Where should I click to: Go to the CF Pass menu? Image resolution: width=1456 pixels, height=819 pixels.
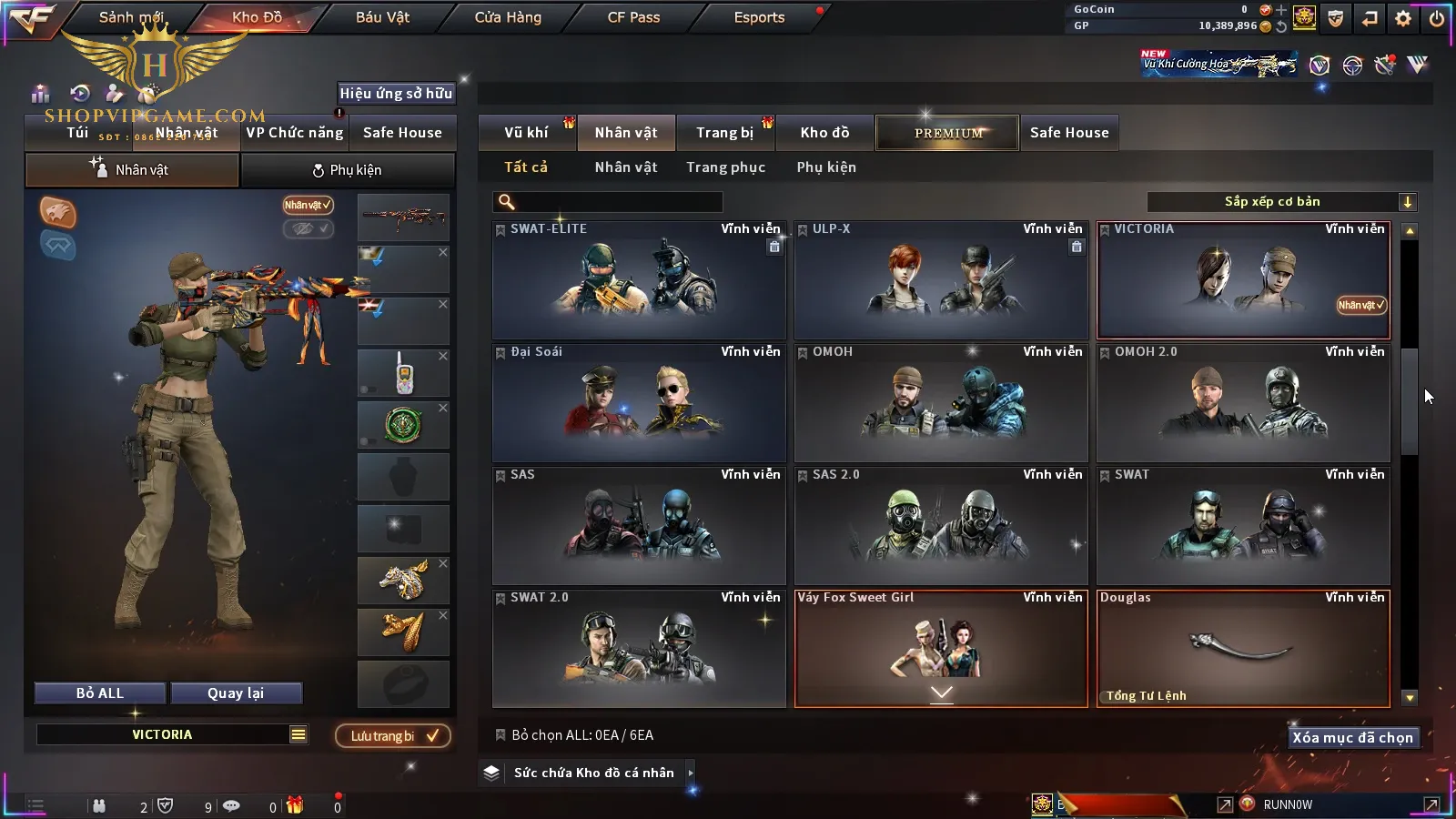(x=633, y=17)
